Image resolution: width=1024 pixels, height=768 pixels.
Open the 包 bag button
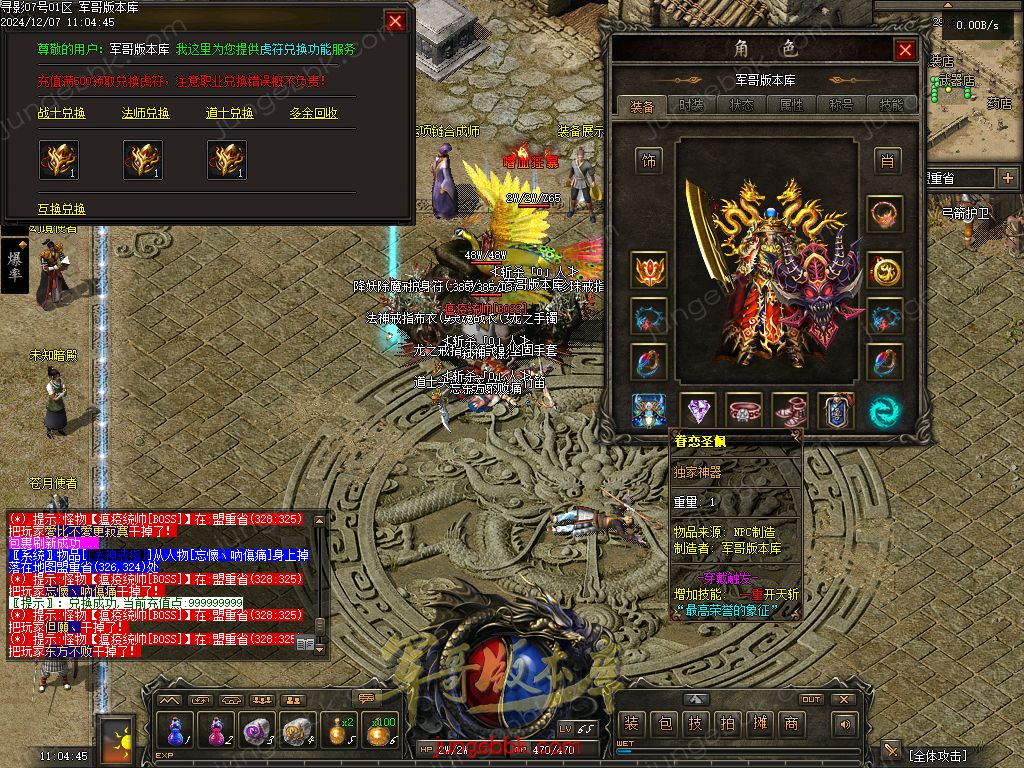point(663,724)
